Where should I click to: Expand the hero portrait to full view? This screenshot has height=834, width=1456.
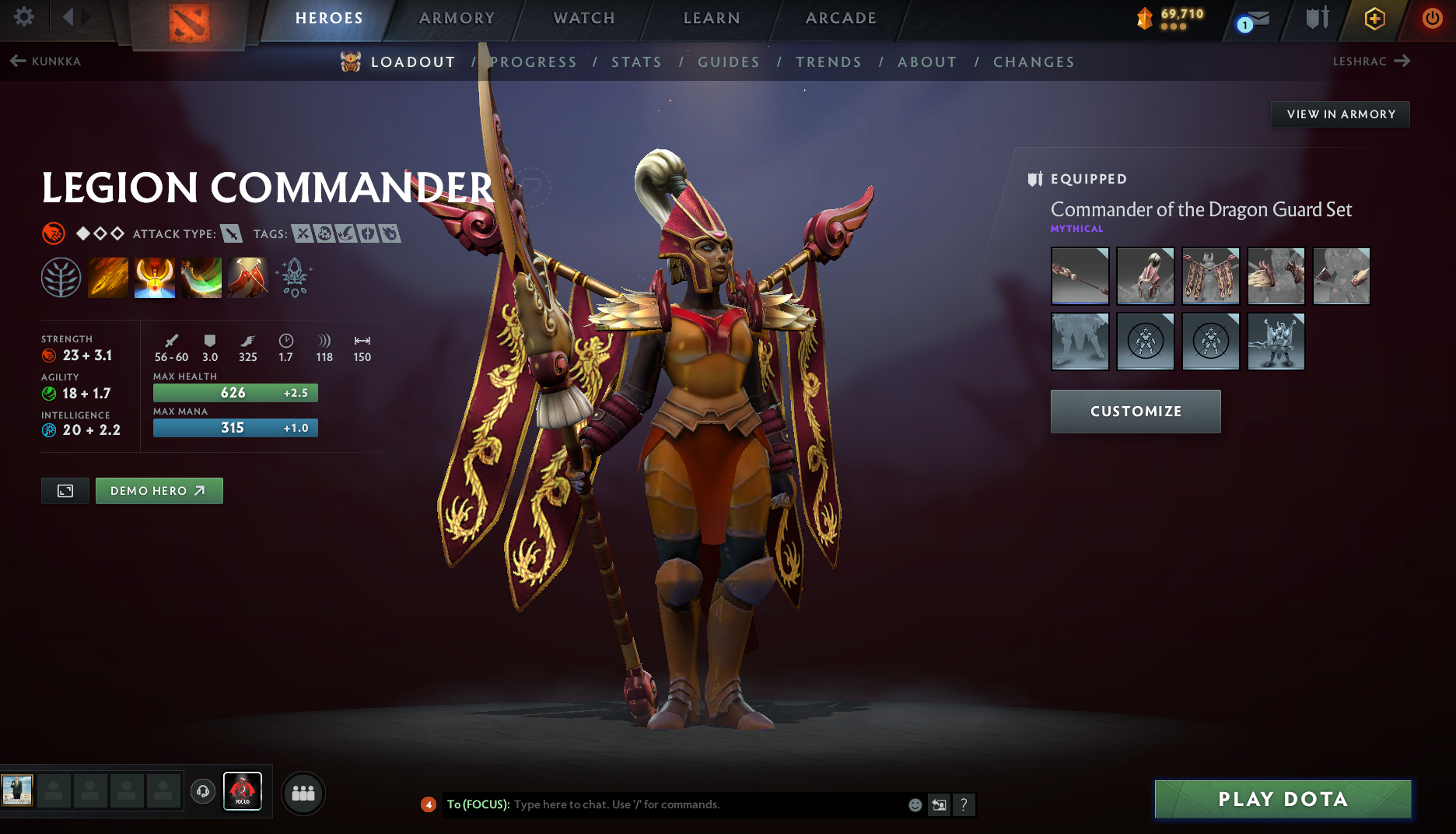[x=65, y=491]
